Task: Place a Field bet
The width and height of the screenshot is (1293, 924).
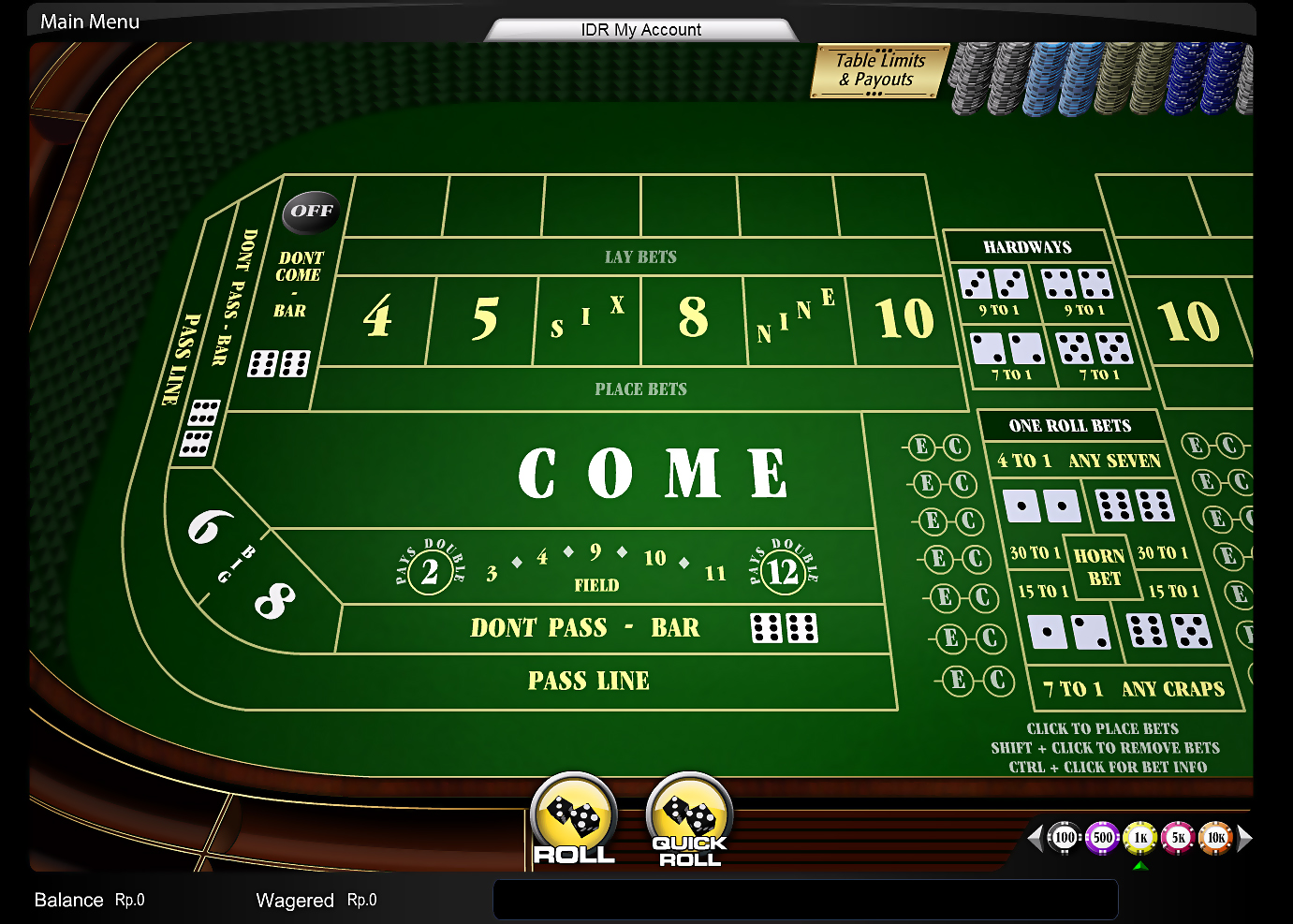Action: pos(596,567)
